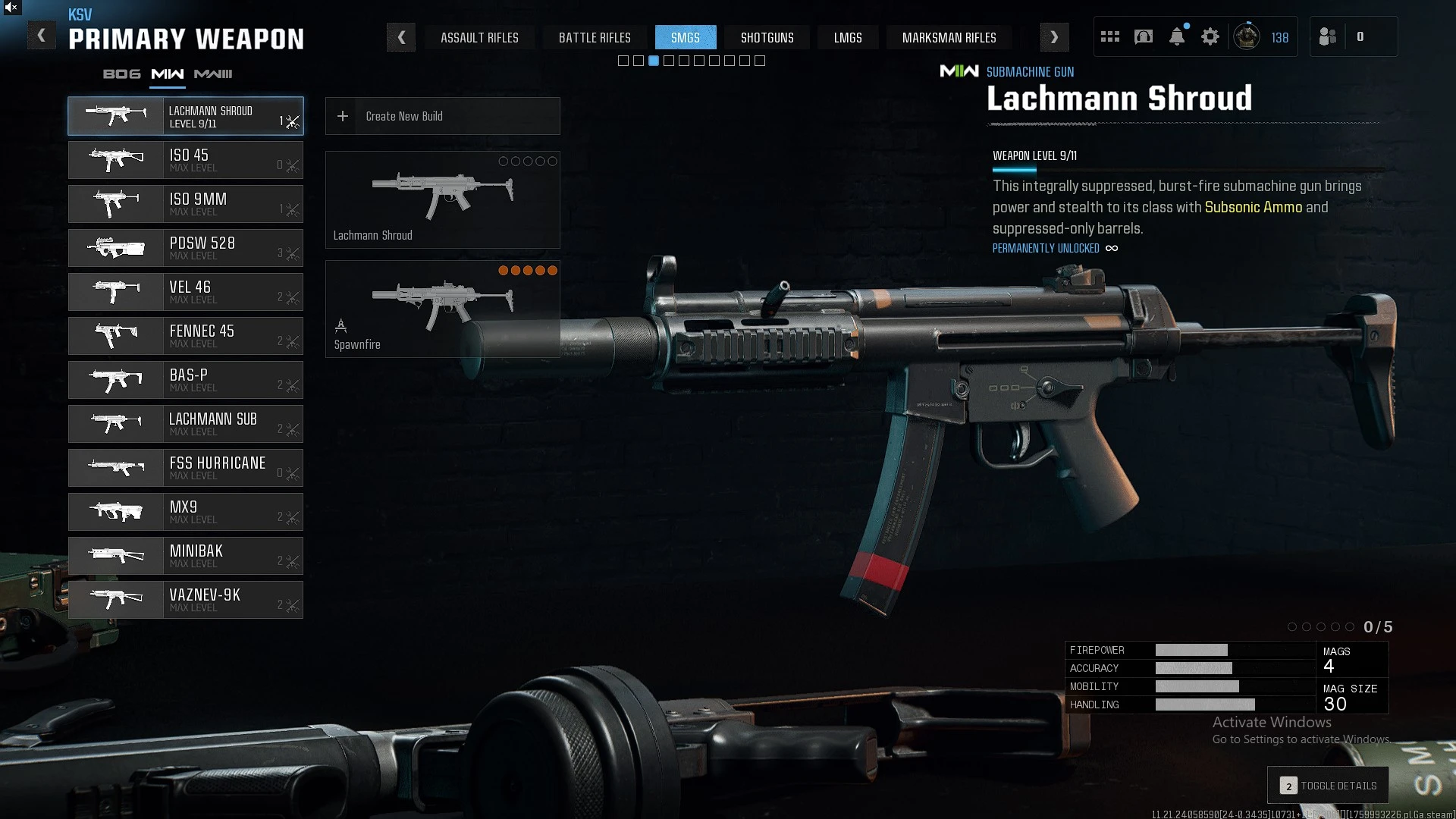Select the Fennec 45 weapon row
Screen dimensions: 1456x819
point(186,336)
